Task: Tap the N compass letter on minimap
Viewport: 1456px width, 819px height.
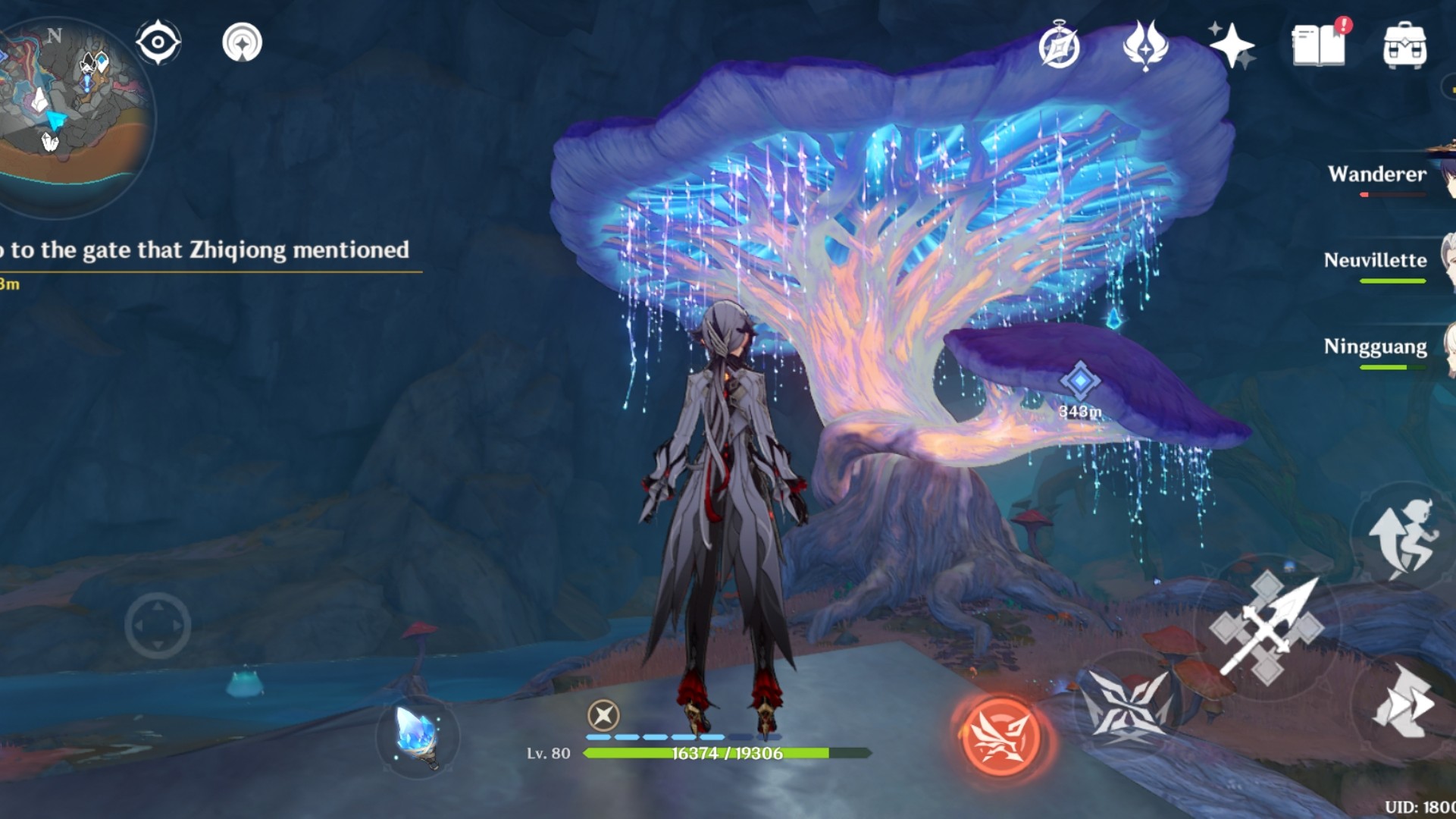Action: [x=53, y=34]
